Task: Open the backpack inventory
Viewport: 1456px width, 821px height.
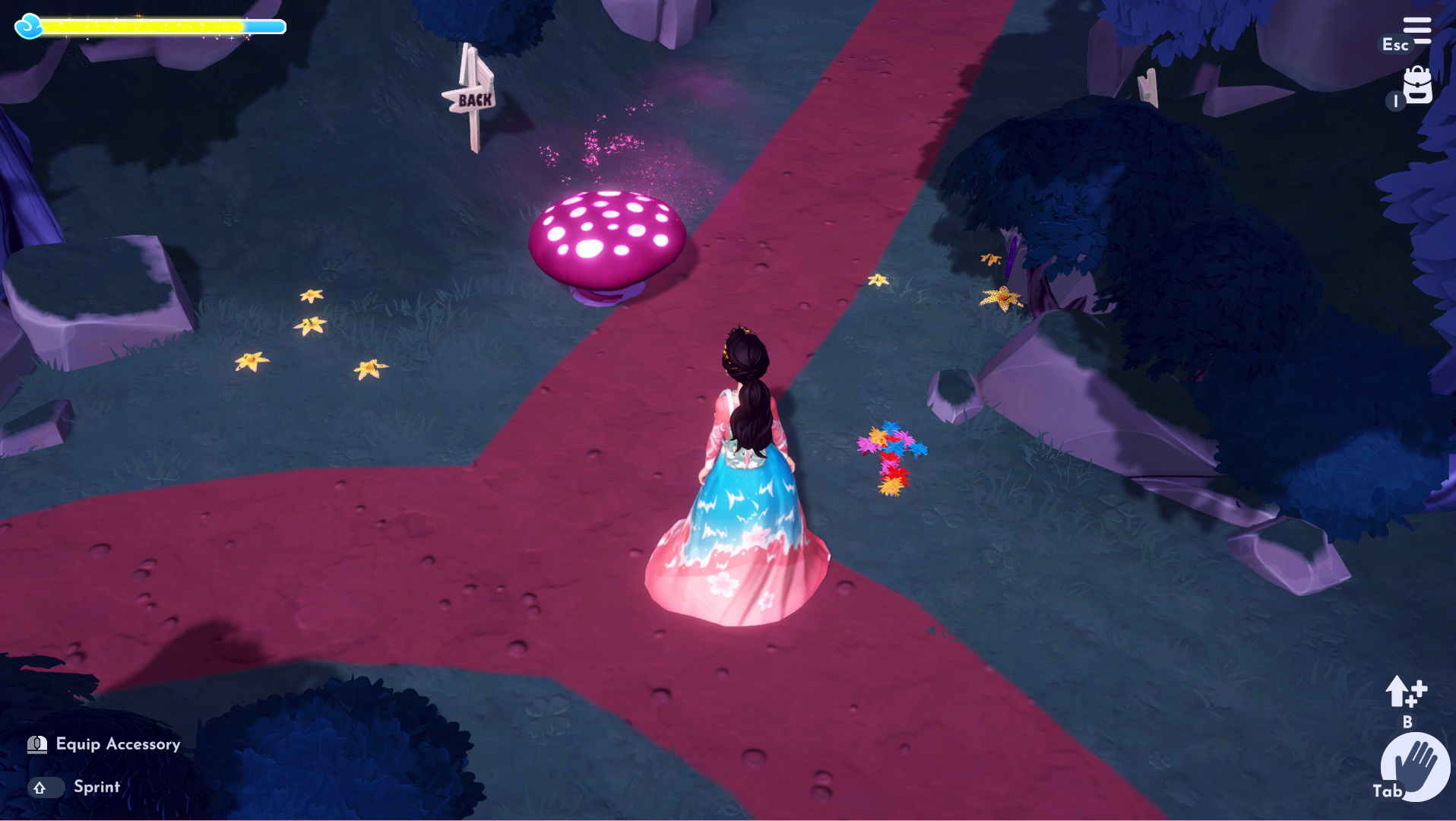Action: 1417,85
